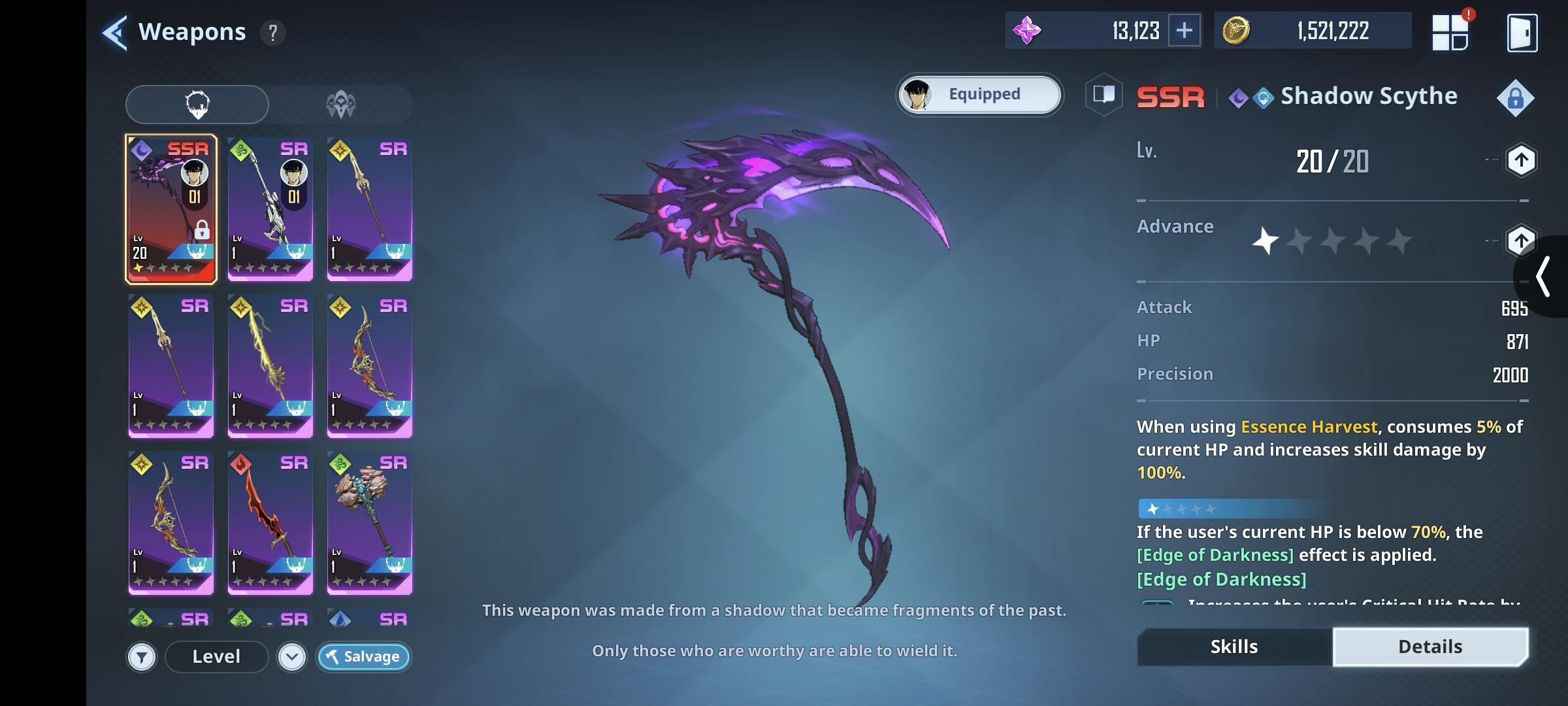Switch to the player weapons tab
The image size is (1568, 706).
[x=197, y=105]
